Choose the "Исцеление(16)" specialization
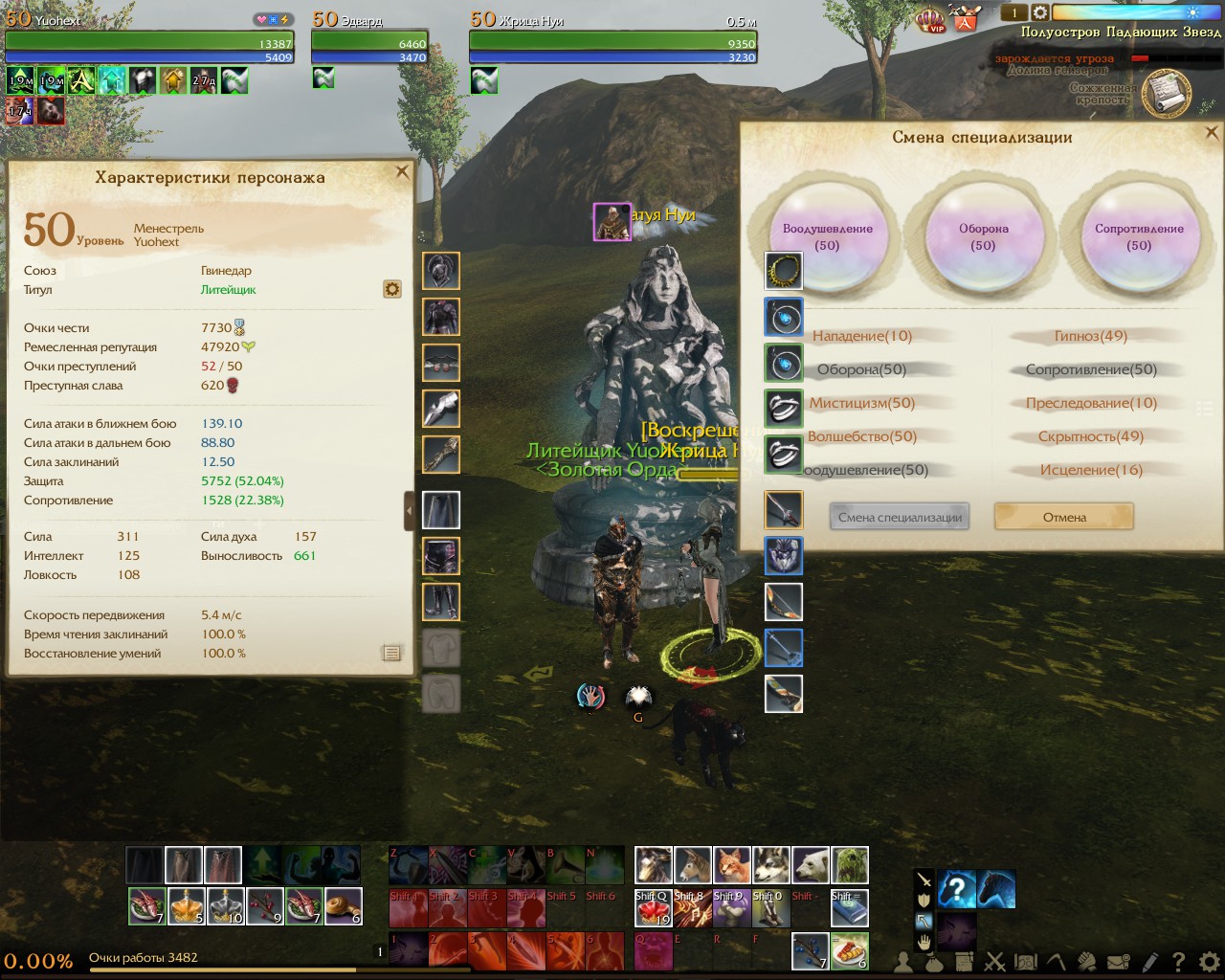 (x=1091, y=470)
